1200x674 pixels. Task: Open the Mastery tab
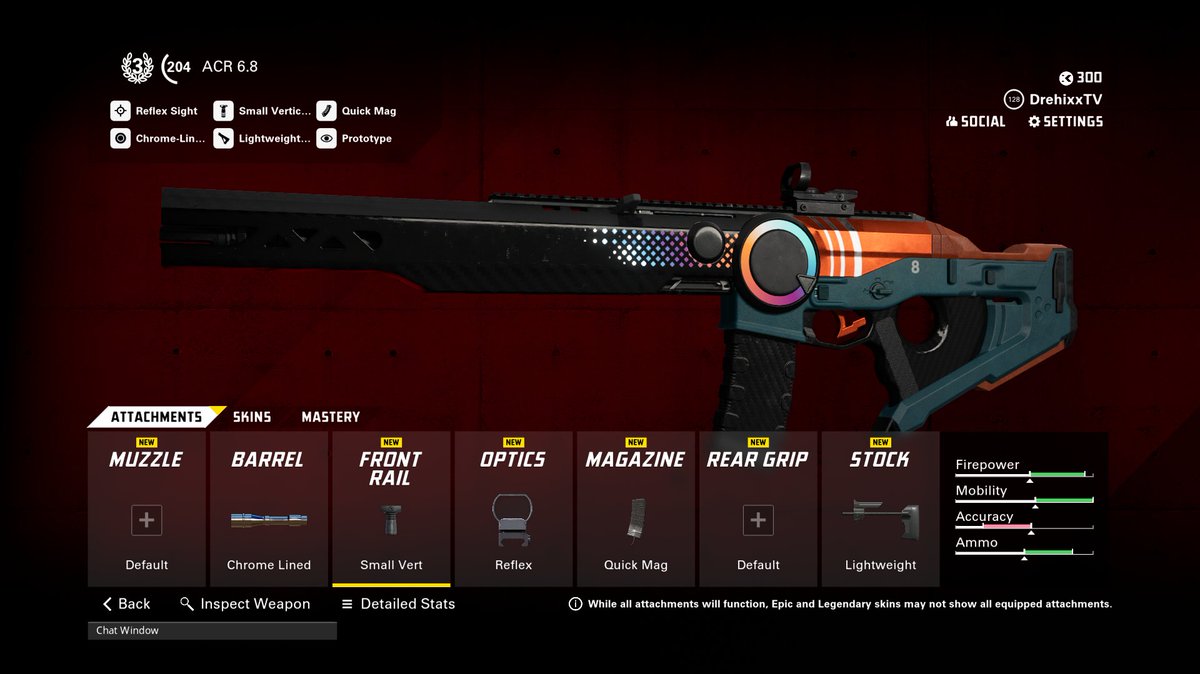pos(330,417)
